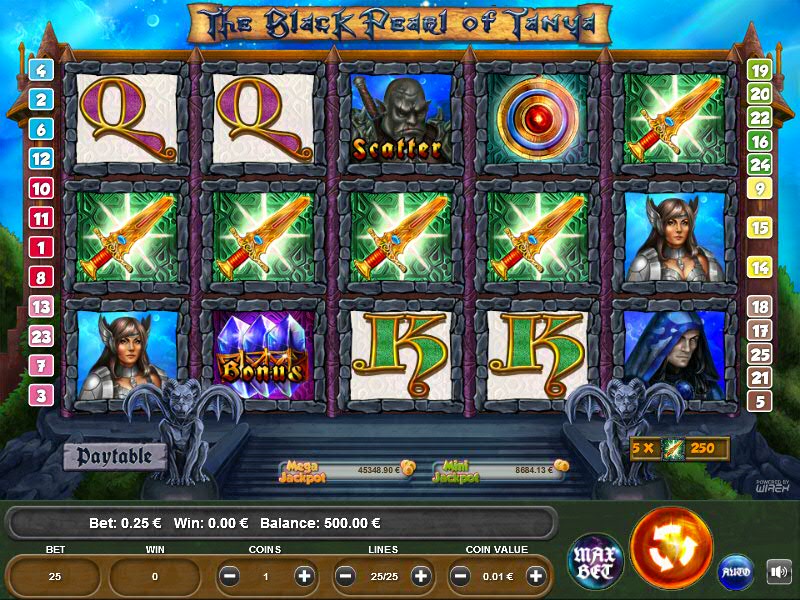Viewport: 800px width, 600px height.
Task: Decrease the number of coins
Action: pos(230,576)
